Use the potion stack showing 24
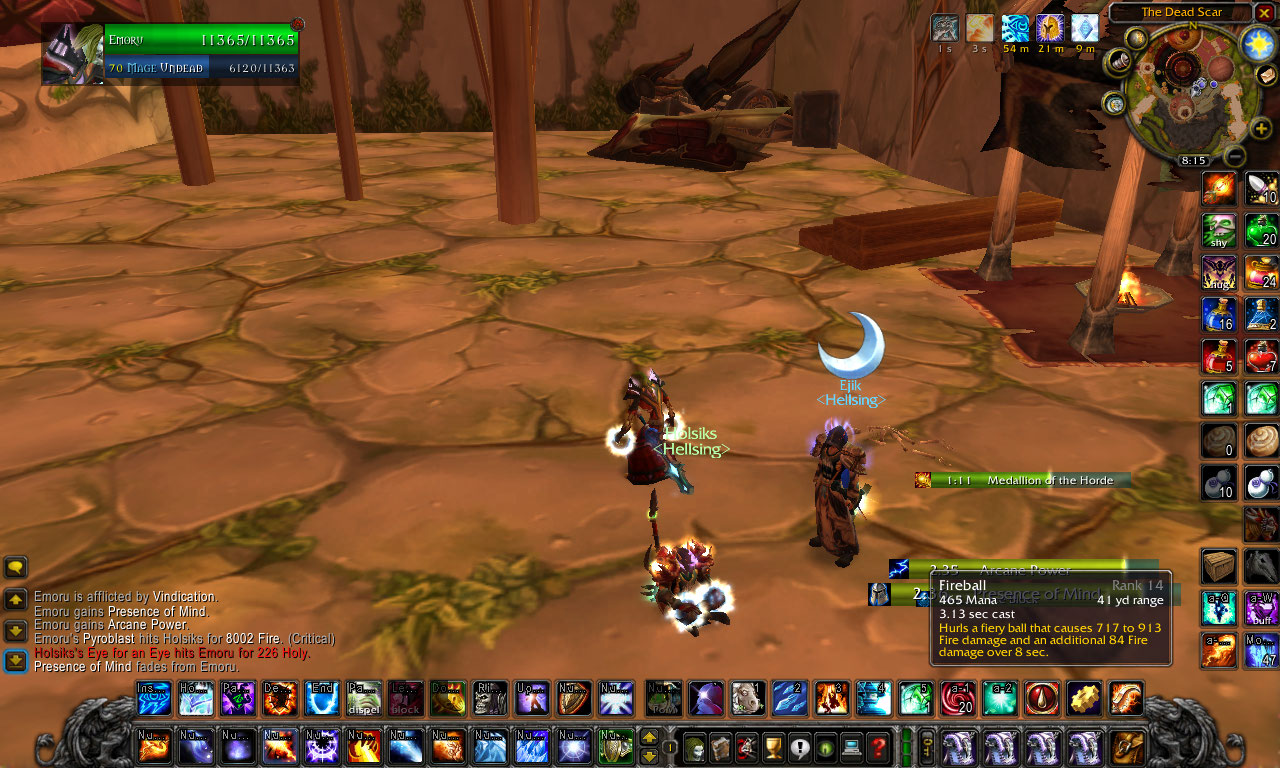This screenshot has height=768, width=1280. 1262,273
